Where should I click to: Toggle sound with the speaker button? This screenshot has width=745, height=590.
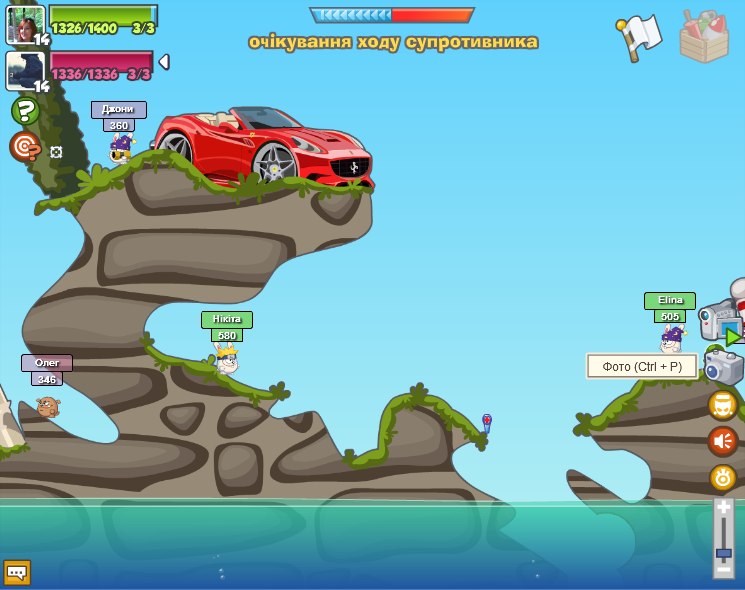click(723, 441)
